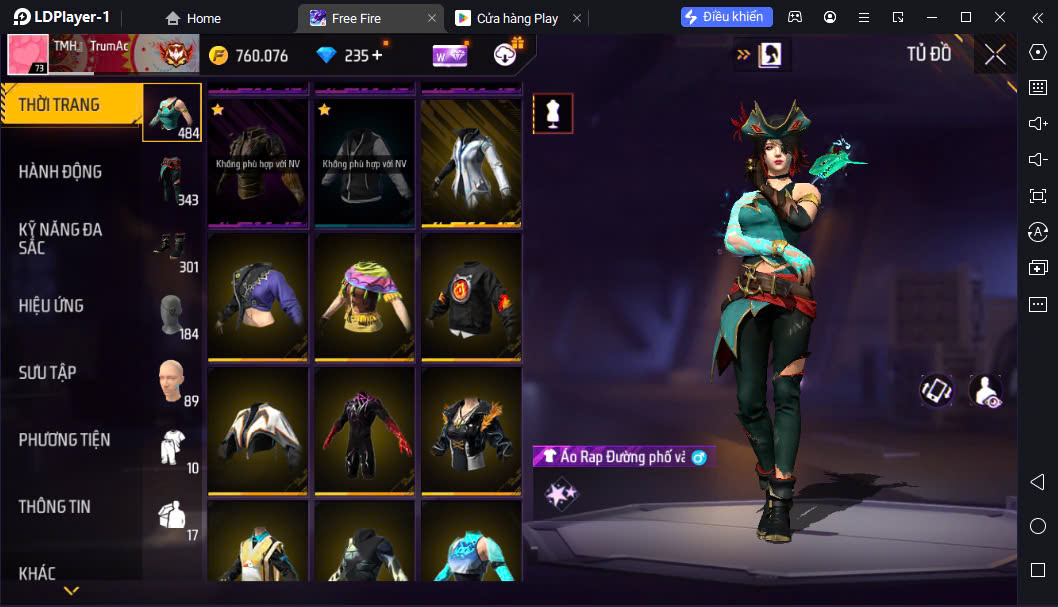The height and width of the screenshot is (607, 1058).
Task: Close the Tủ Đồ wardrobe screen
Action: 995,55
